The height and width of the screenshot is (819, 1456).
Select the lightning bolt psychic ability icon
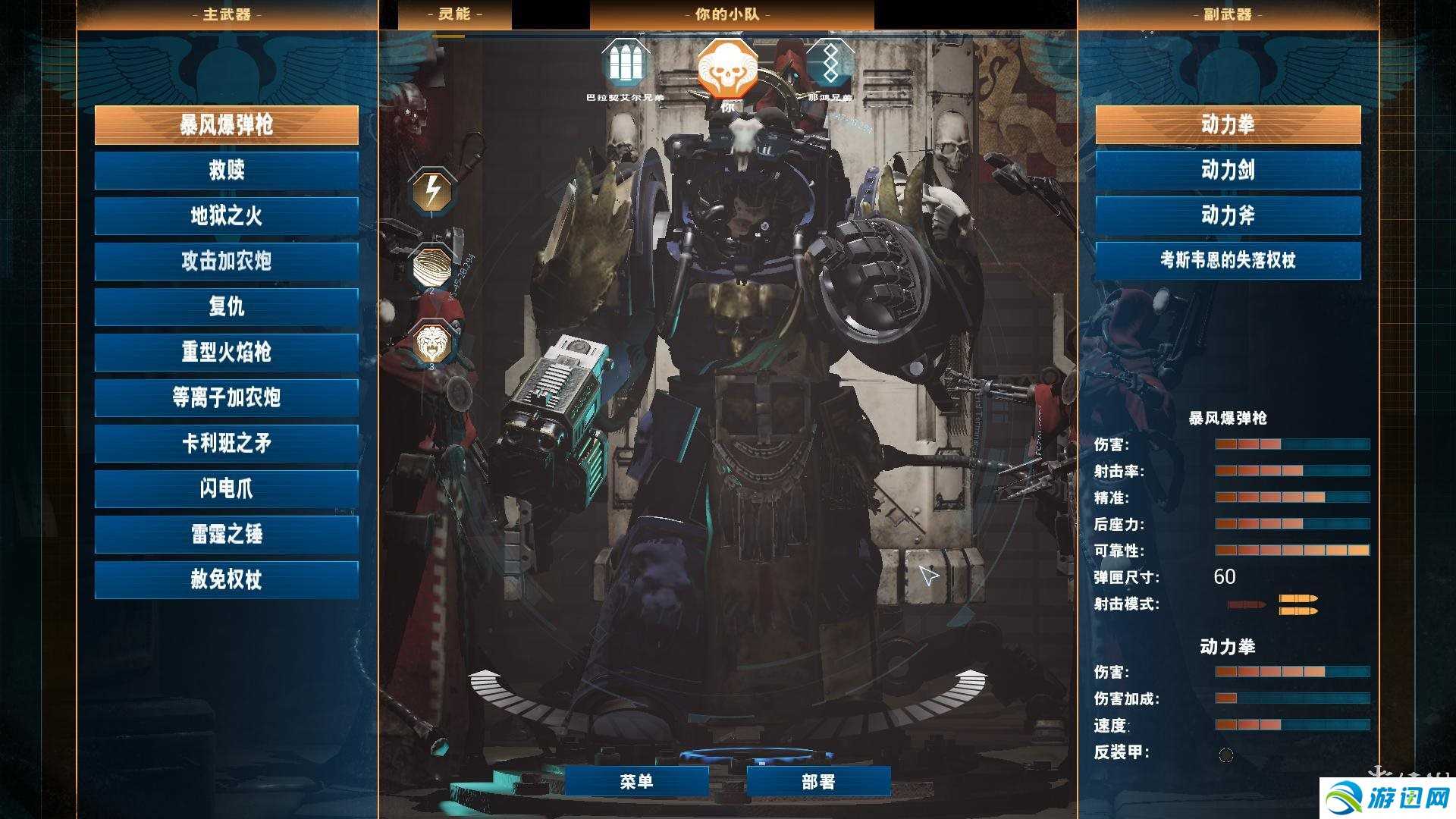pyautogui.click(x=431, y=191)
